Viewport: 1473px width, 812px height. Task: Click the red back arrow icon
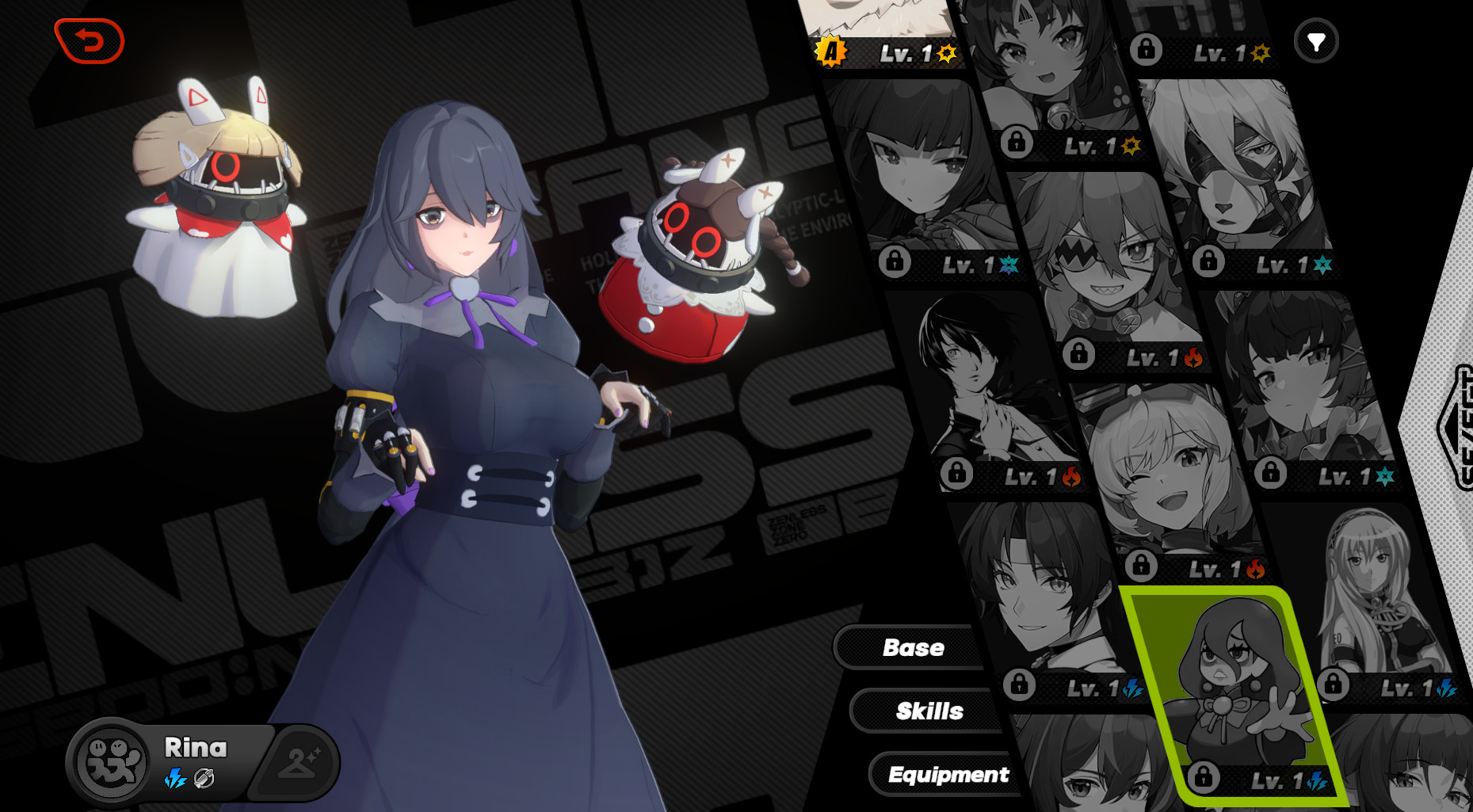pos(88,42)
